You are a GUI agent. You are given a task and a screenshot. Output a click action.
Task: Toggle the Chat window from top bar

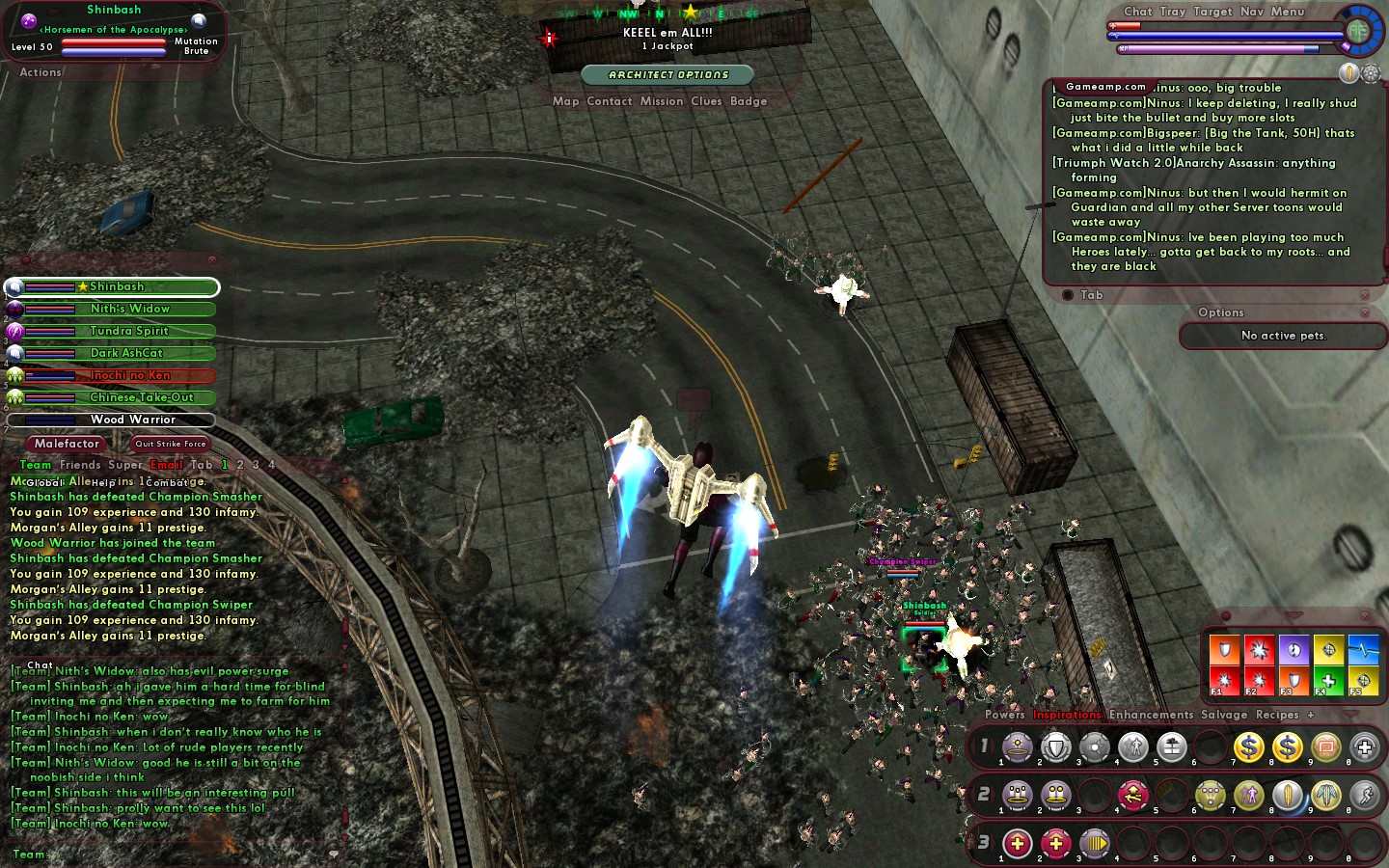[1138, 12]
